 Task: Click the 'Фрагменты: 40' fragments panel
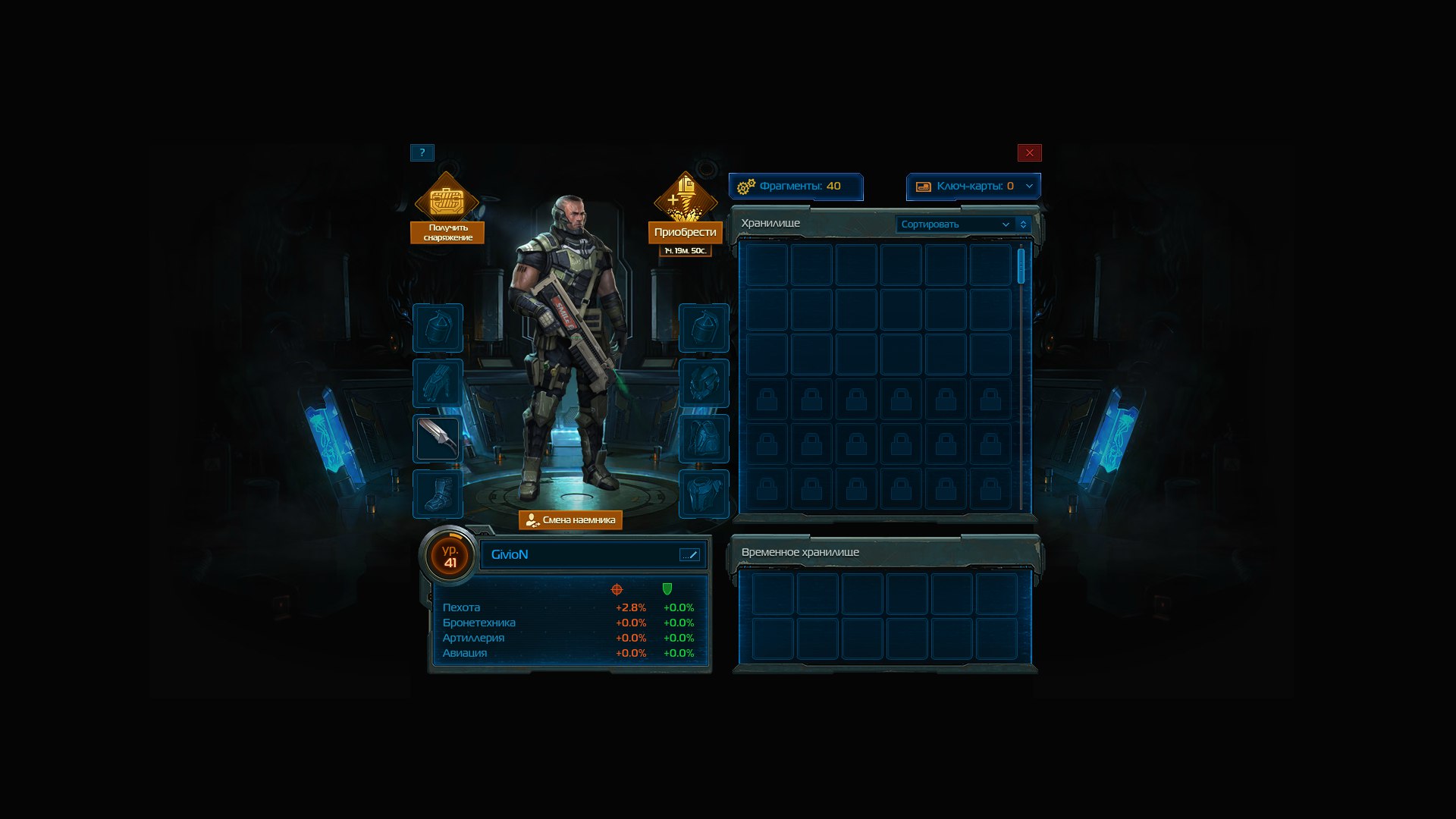(x=795, y=187)
